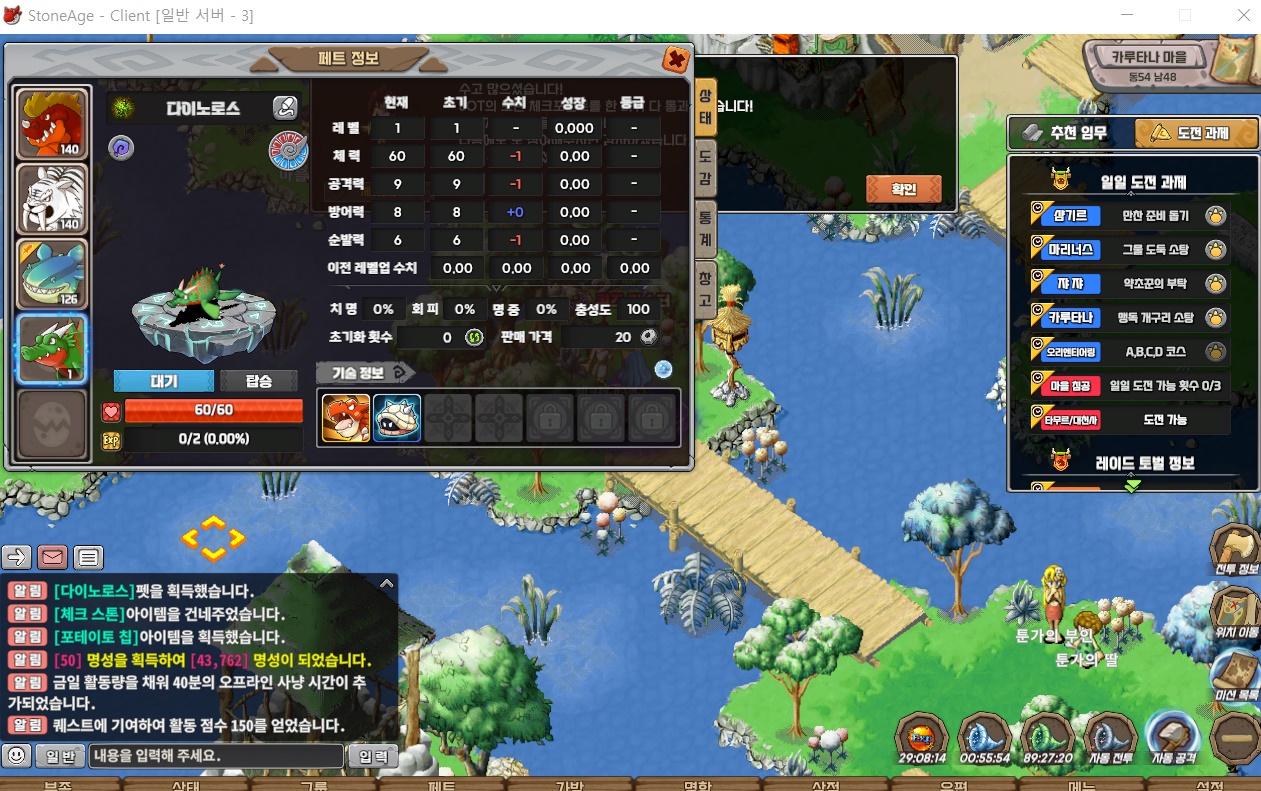Open the pink mail envelope icon
The width and height of the screenshot is (1261, 791).
[x=53, y=557]
